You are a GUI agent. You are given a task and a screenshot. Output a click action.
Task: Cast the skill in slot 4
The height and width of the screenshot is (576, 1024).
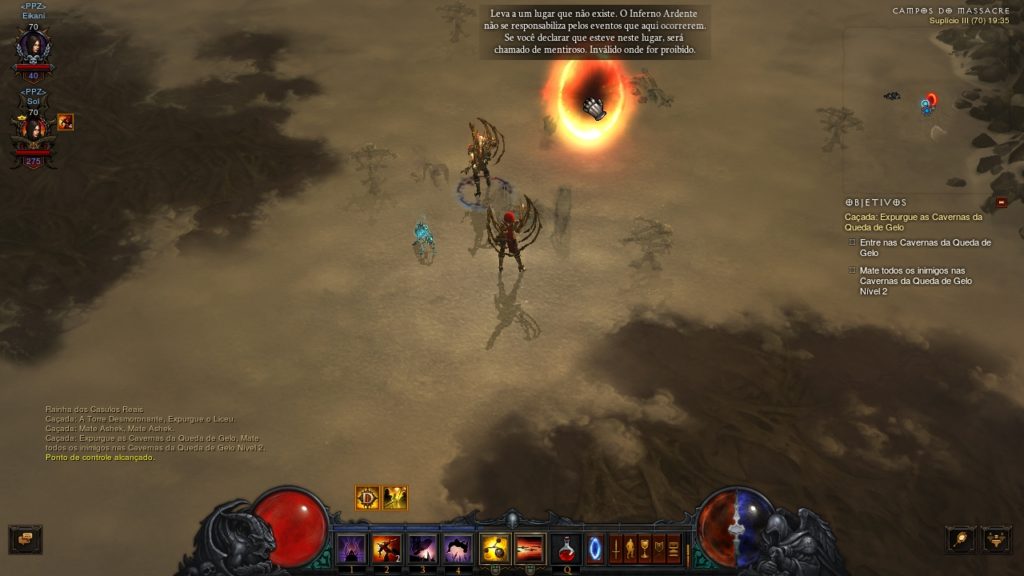click(457, 548)
